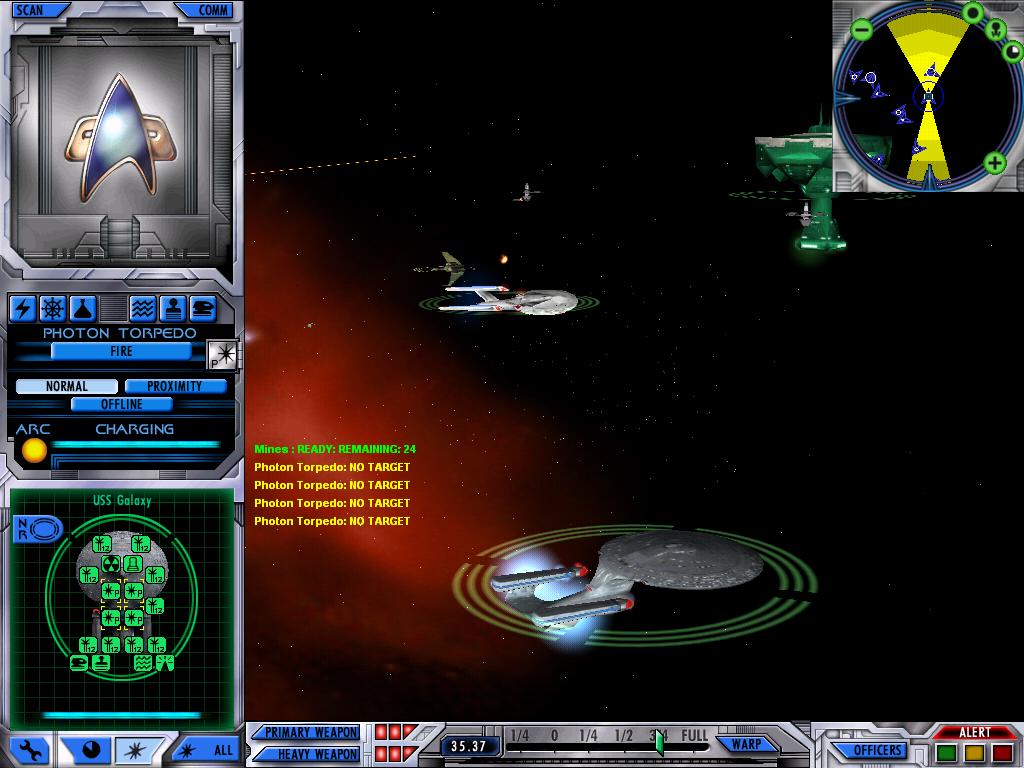This screenshot has height=768, width=1024.
Task: Set impulse speed to FULL
Action: click(694, 736)
